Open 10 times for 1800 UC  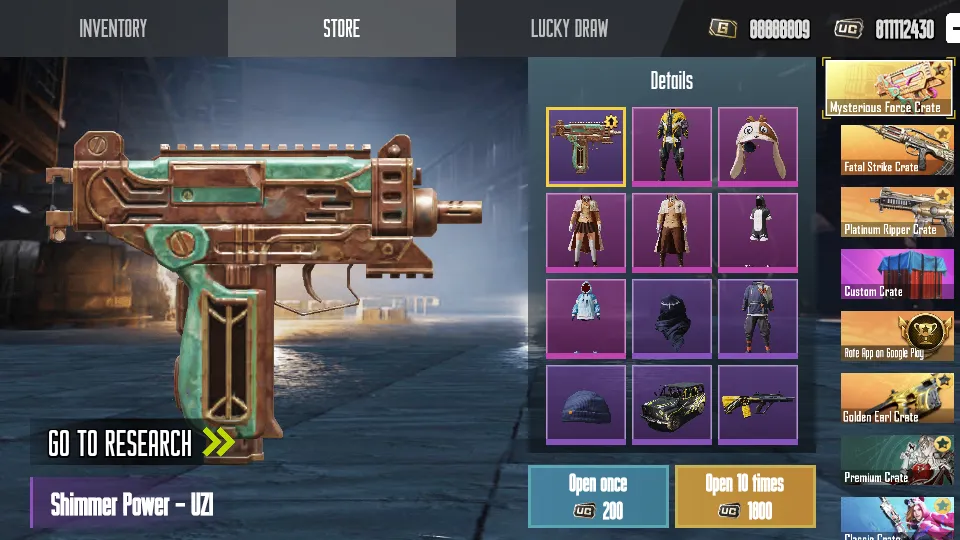coord(745,496)
